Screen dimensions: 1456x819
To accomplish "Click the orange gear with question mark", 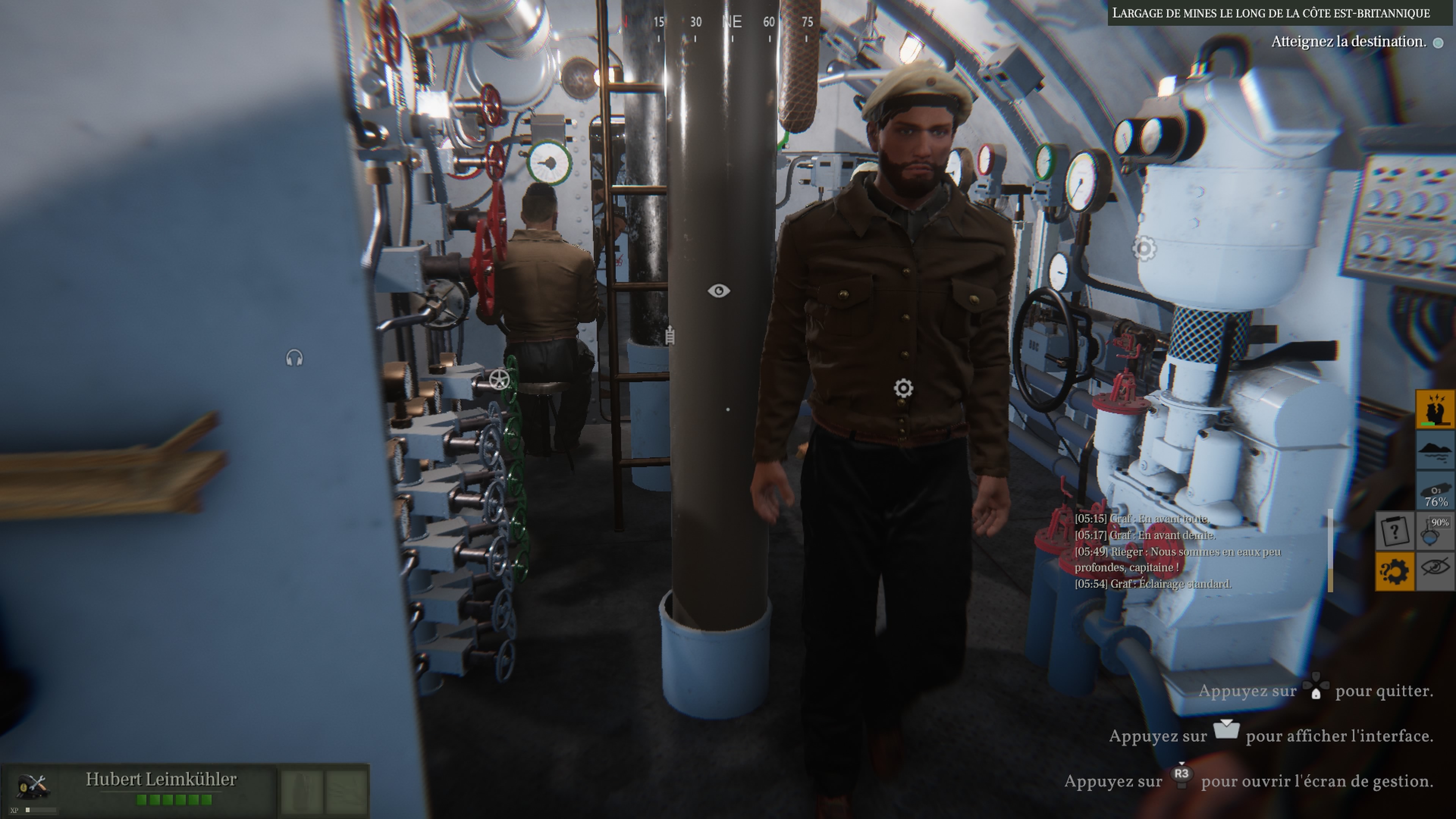I will click(x=1395, y=571).
